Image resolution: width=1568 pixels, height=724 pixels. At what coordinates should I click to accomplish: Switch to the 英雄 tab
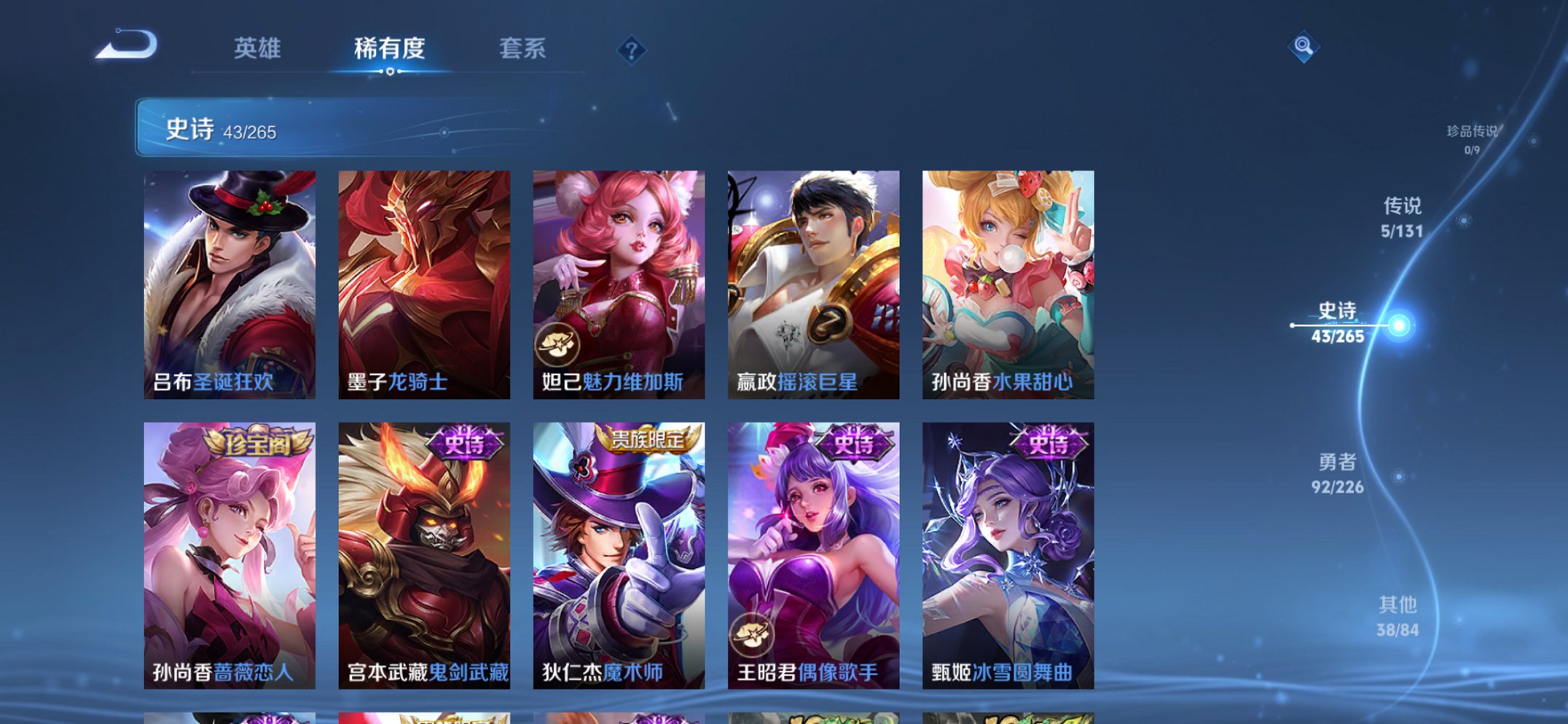(x=257, y=48)
